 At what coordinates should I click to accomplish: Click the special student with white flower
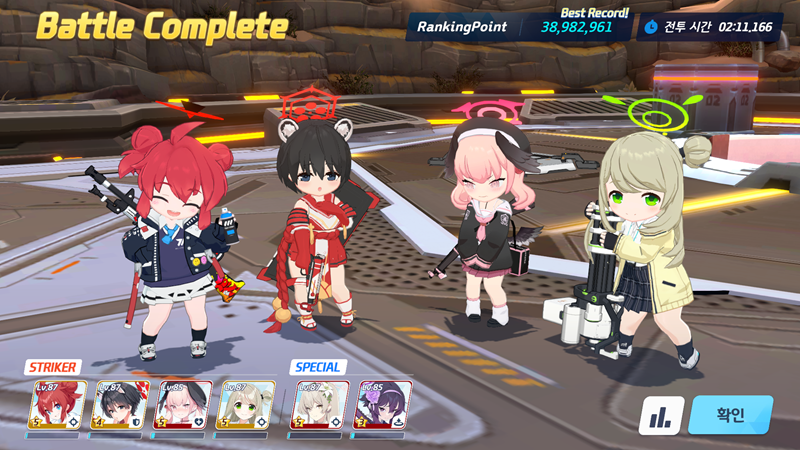(x=320, y=405)
